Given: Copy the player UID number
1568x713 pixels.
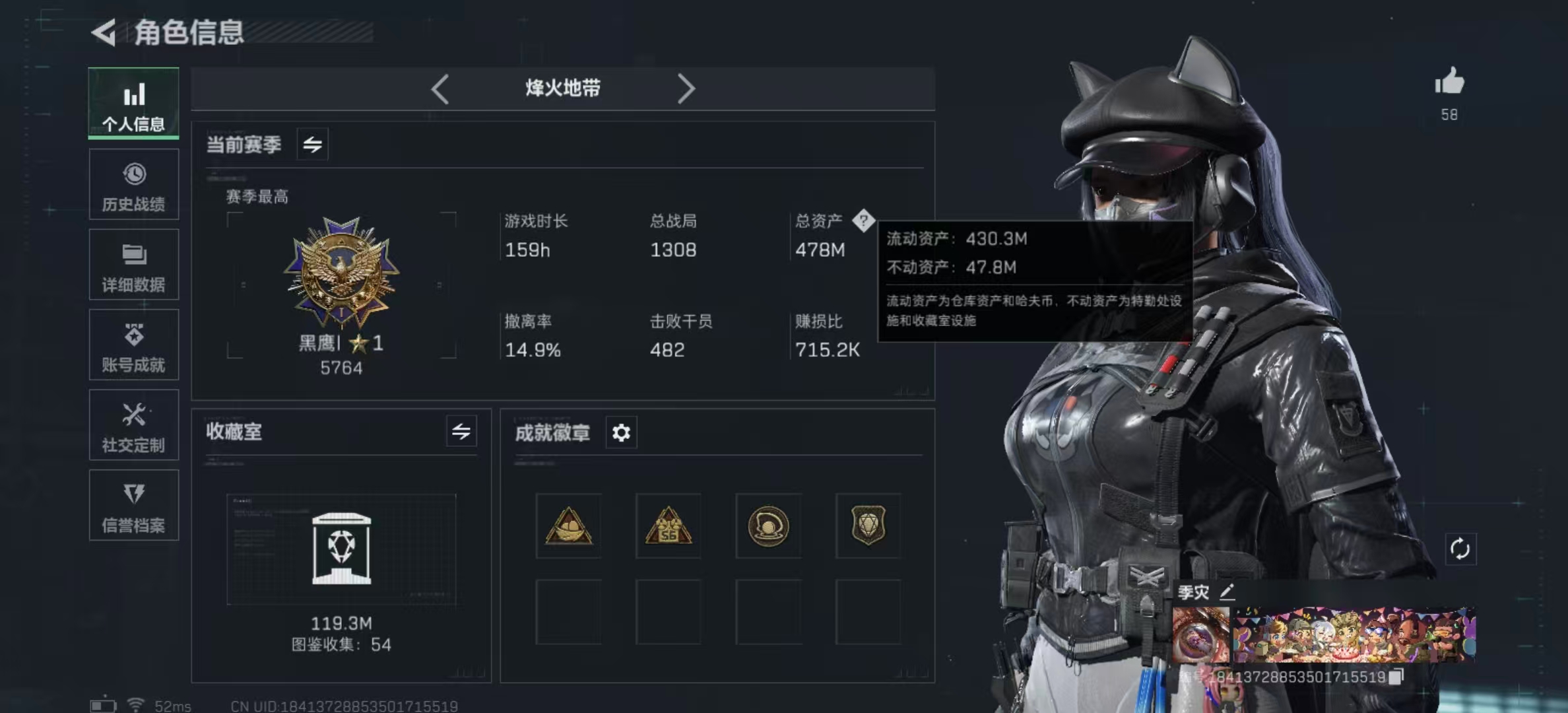Looking at the screenshot, I should [1396, 677].
